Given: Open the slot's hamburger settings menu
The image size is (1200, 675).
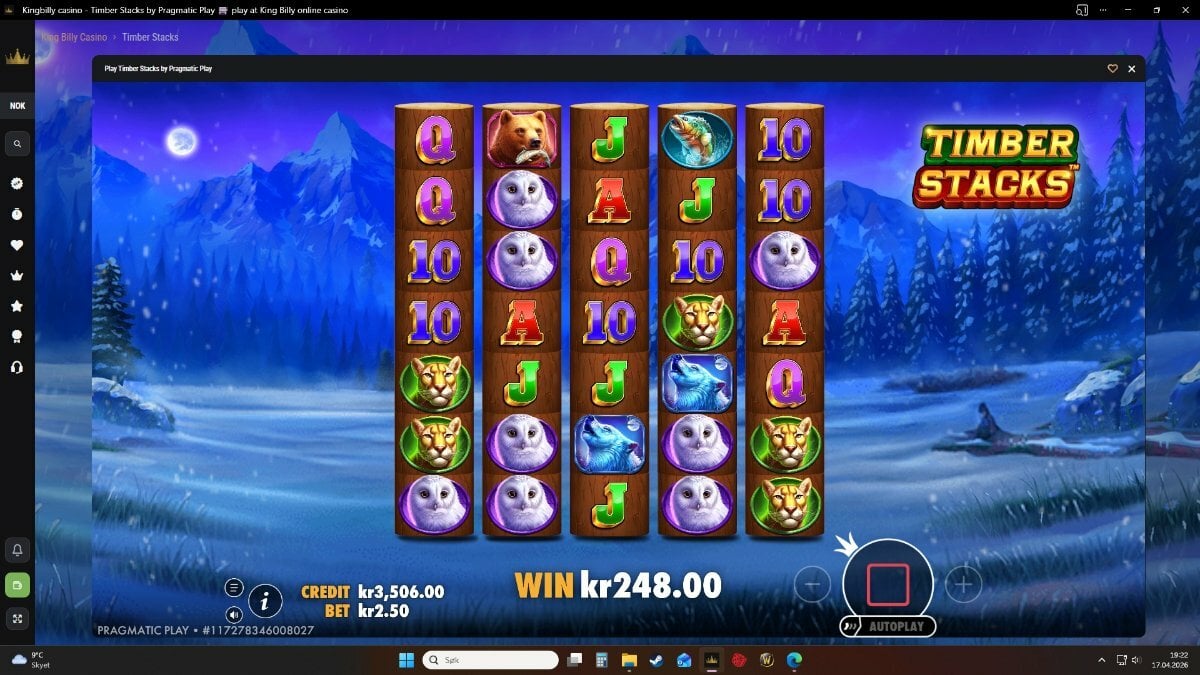Looking at the screenshot, I should [234, 588].
